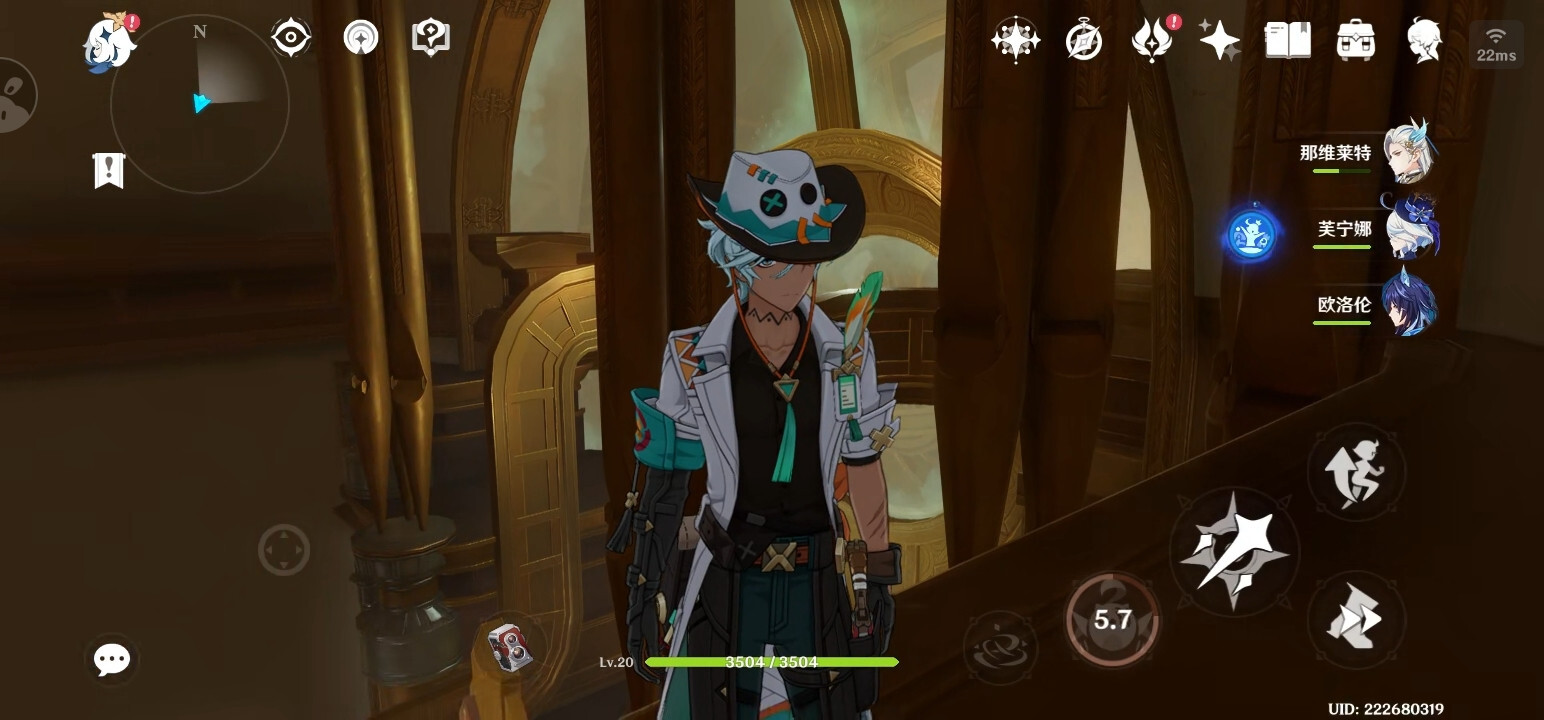
Task: Open the four-pointed star events icon
Action: pos(1219,41)
